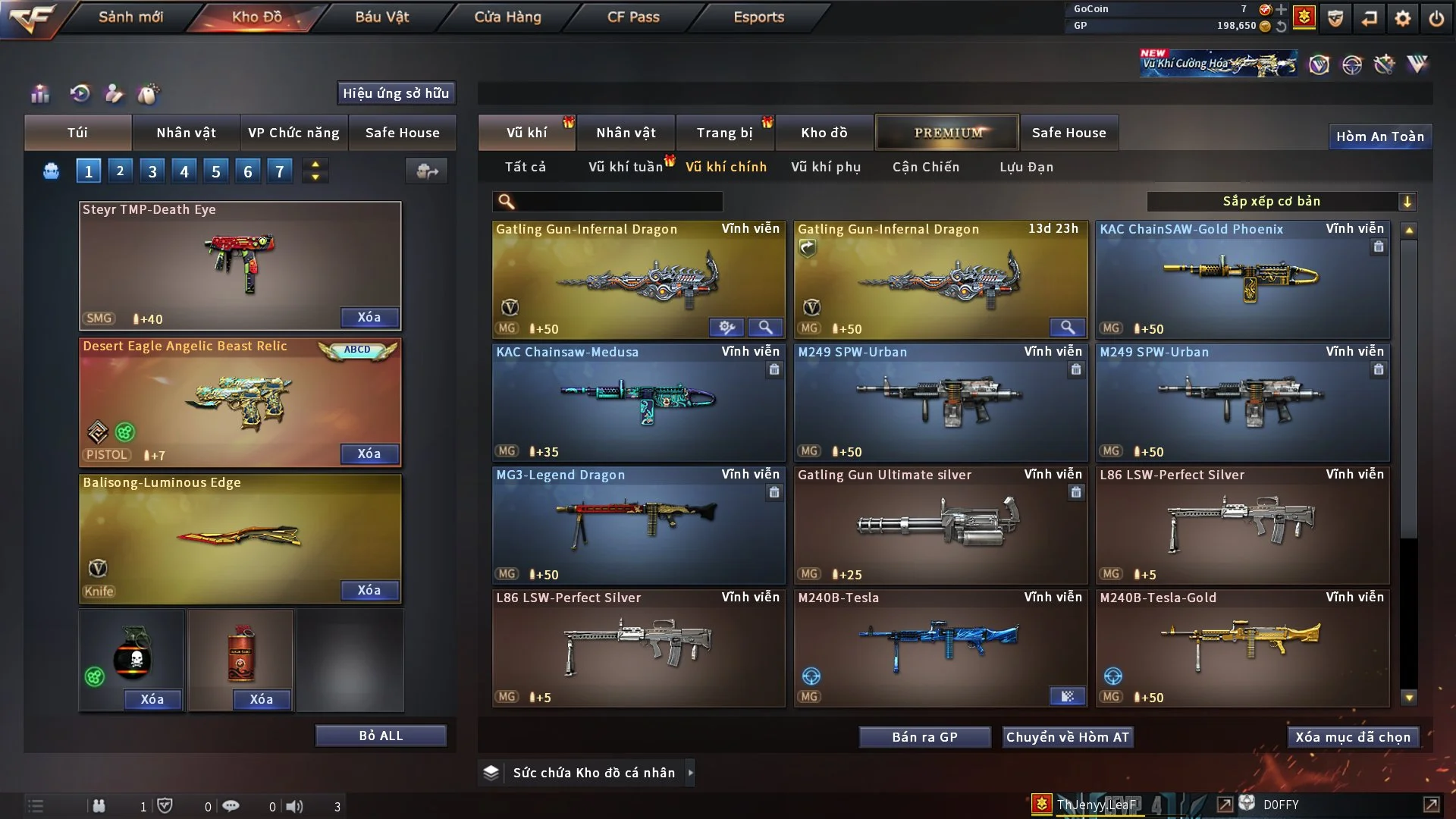Screen dimensions: 1456x819
Task: Filter by Vũ khí phụ
Action: pos(825,167)
